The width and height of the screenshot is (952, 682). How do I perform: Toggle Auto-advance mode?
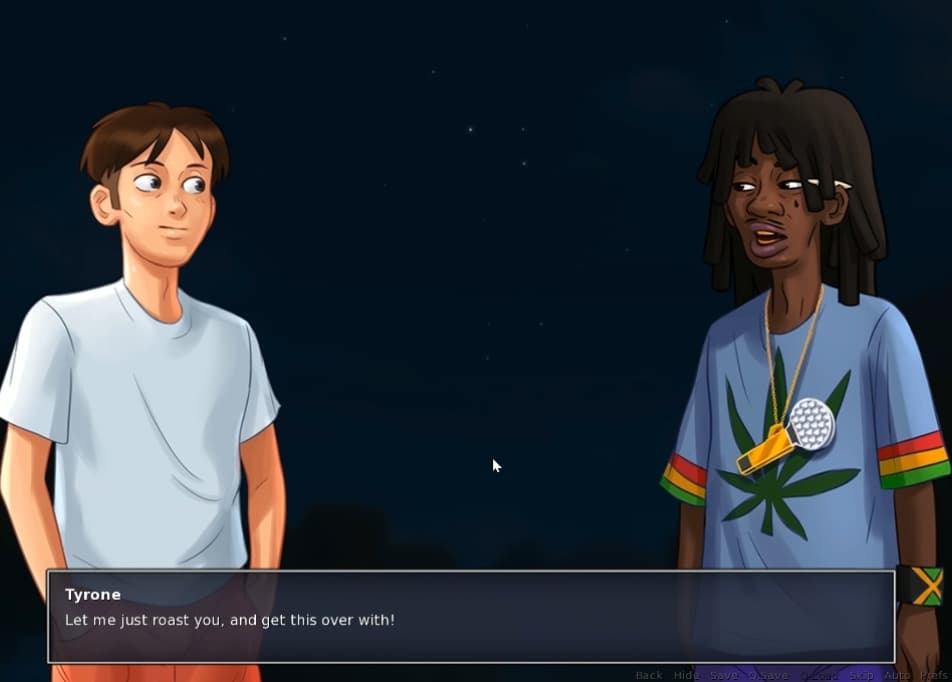coord(897,675)
